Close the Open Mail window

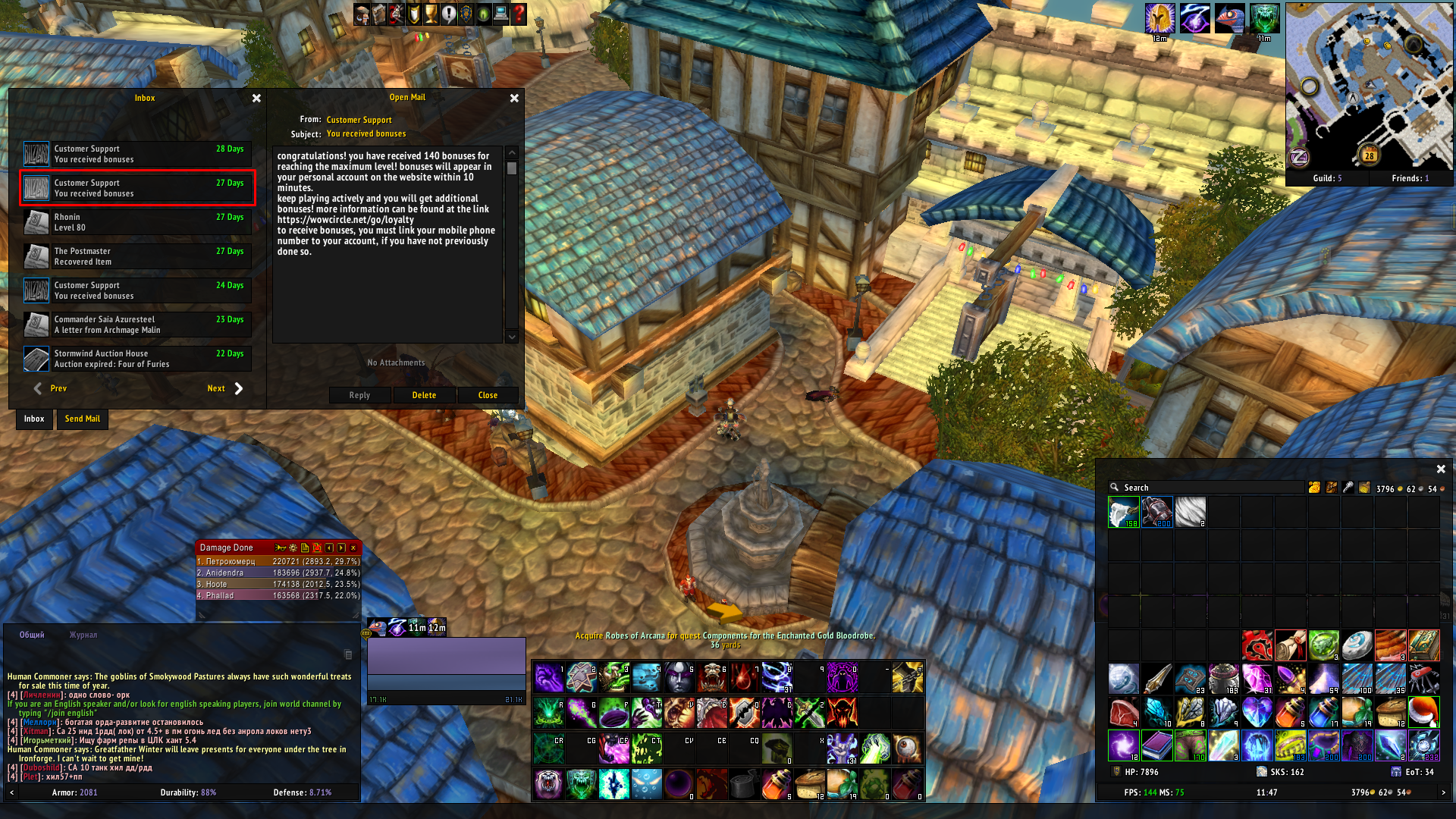[514, 99]
